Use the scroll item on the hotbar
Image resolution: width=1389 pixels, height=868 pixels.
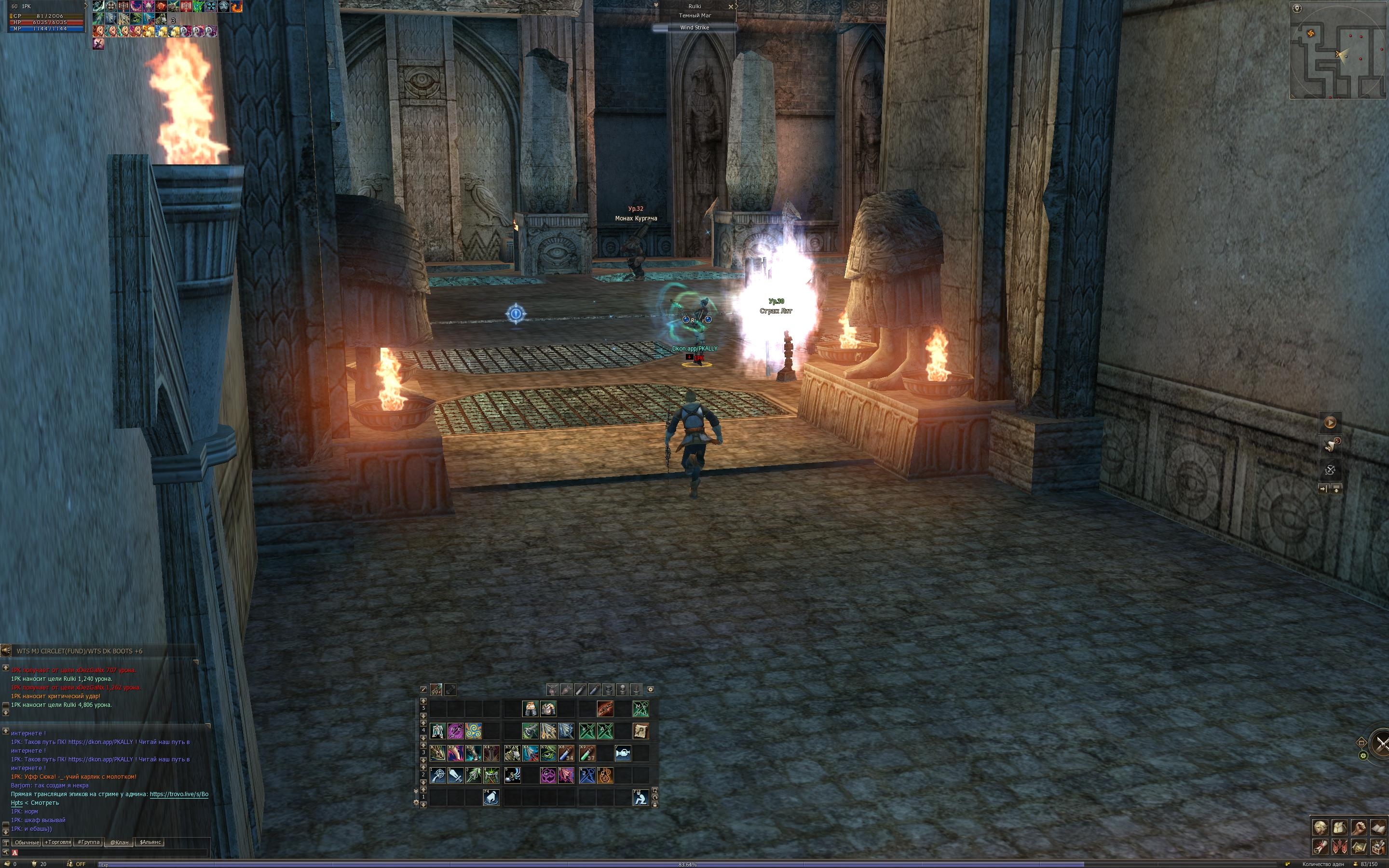click(x=640, y=731)
